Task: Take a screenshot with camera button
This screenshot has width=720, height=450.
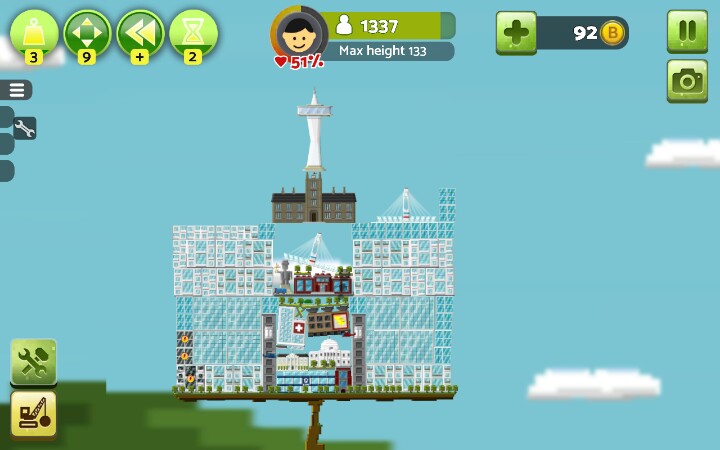Action: [x=687, y=81]
